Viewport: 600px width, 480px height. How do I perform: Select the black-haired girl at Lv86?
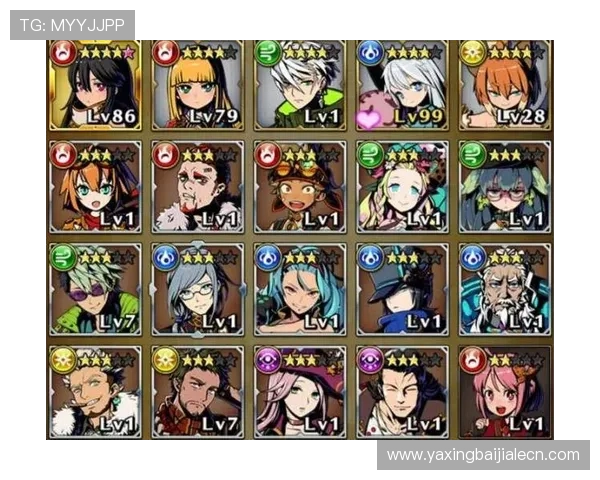pyautogui.click(x=95, y=86)
